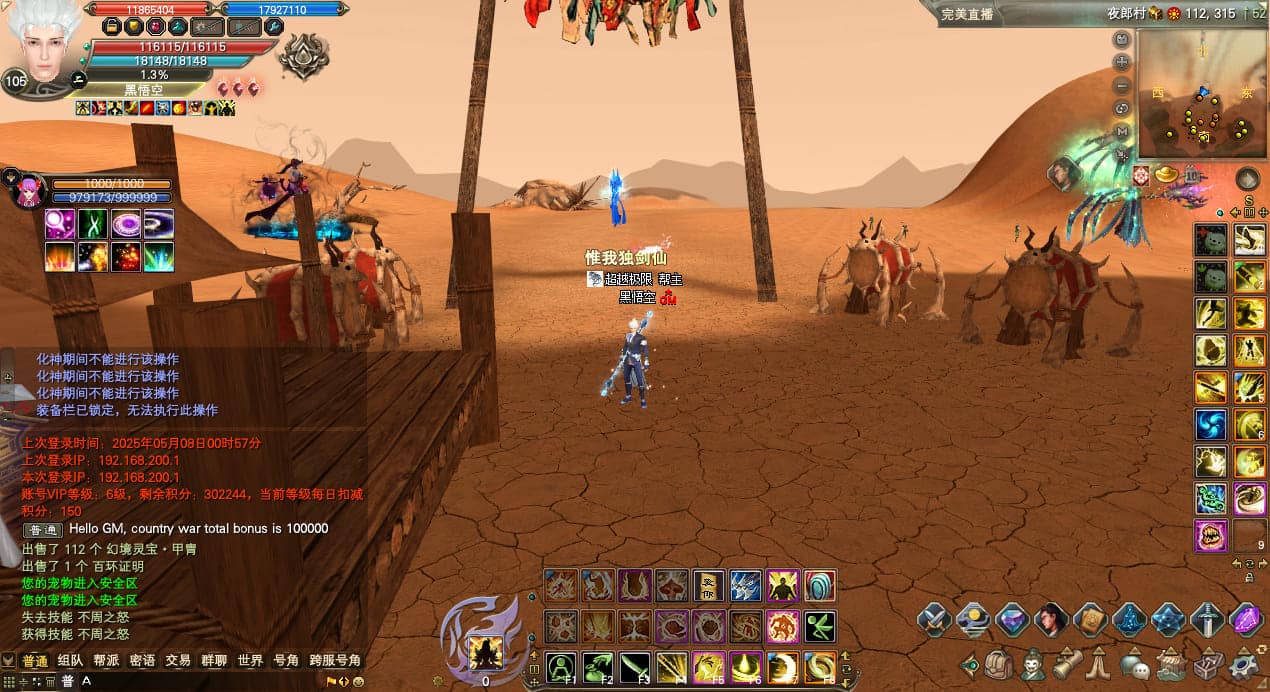Open the 帮派 chat channel tab
Viewport: 1270px width, 692px height.
(106, 661)
